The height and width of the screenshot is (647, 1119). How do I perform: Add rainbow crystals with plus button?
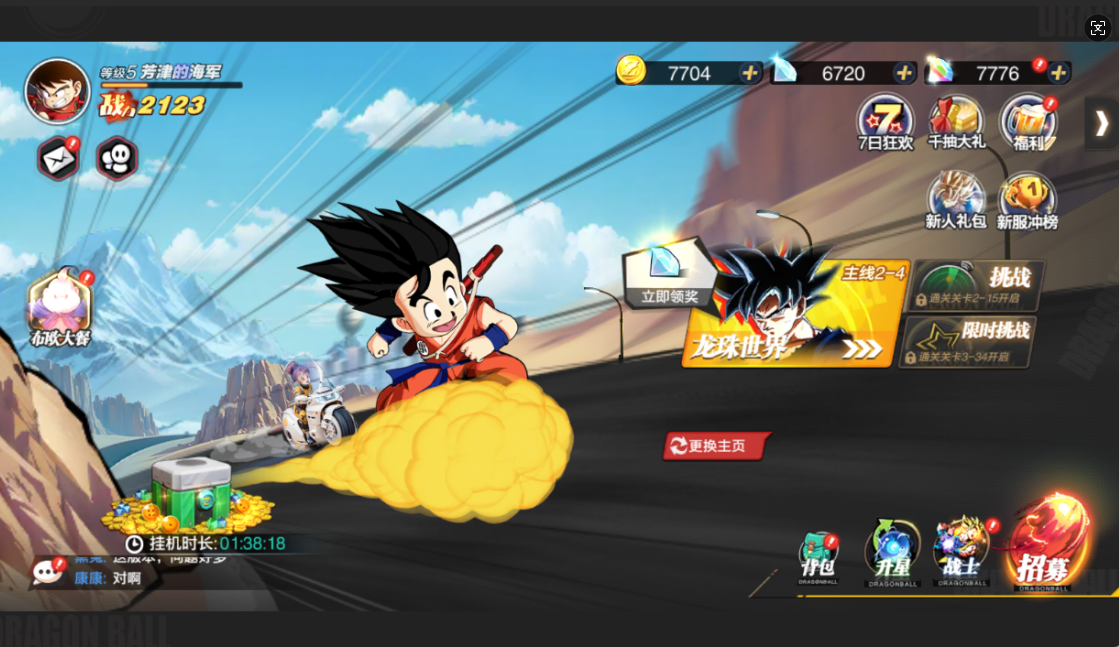(1058, 73)
